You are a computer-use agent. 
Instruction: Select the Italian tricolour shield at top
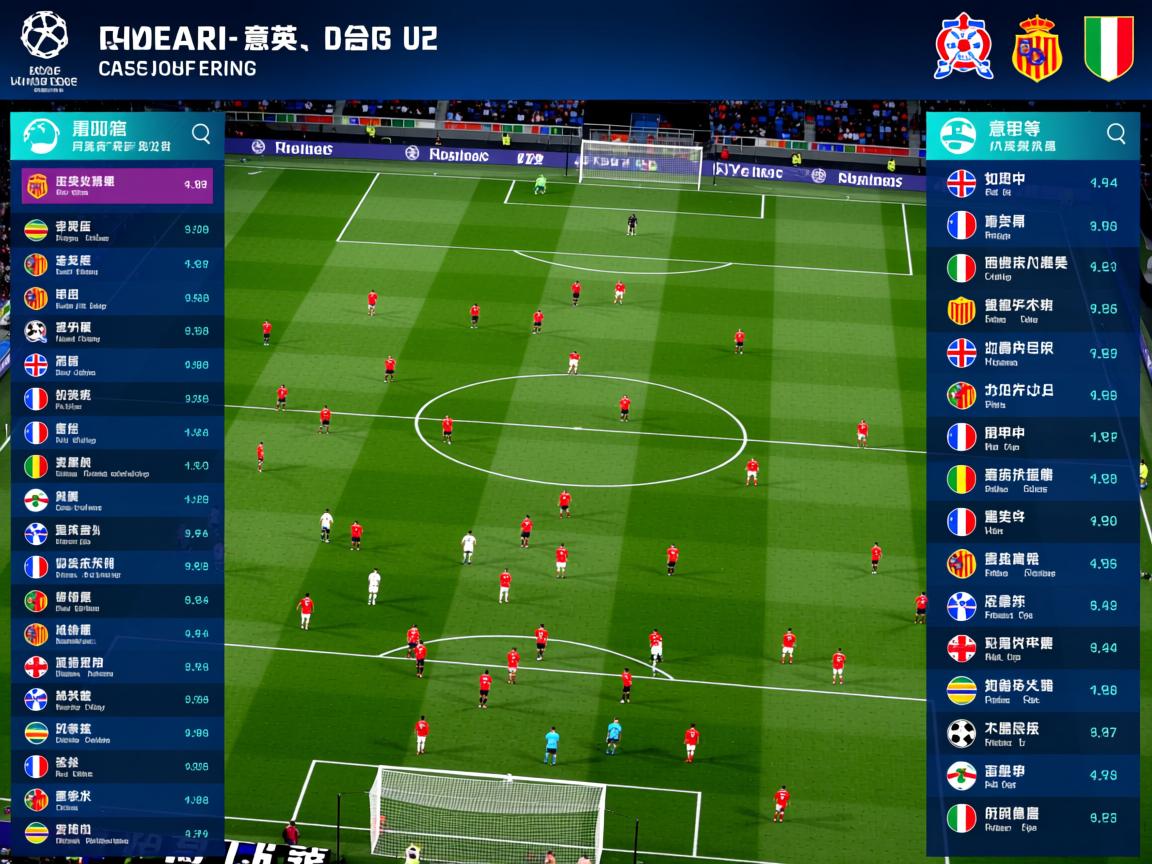pos(1108,47)
